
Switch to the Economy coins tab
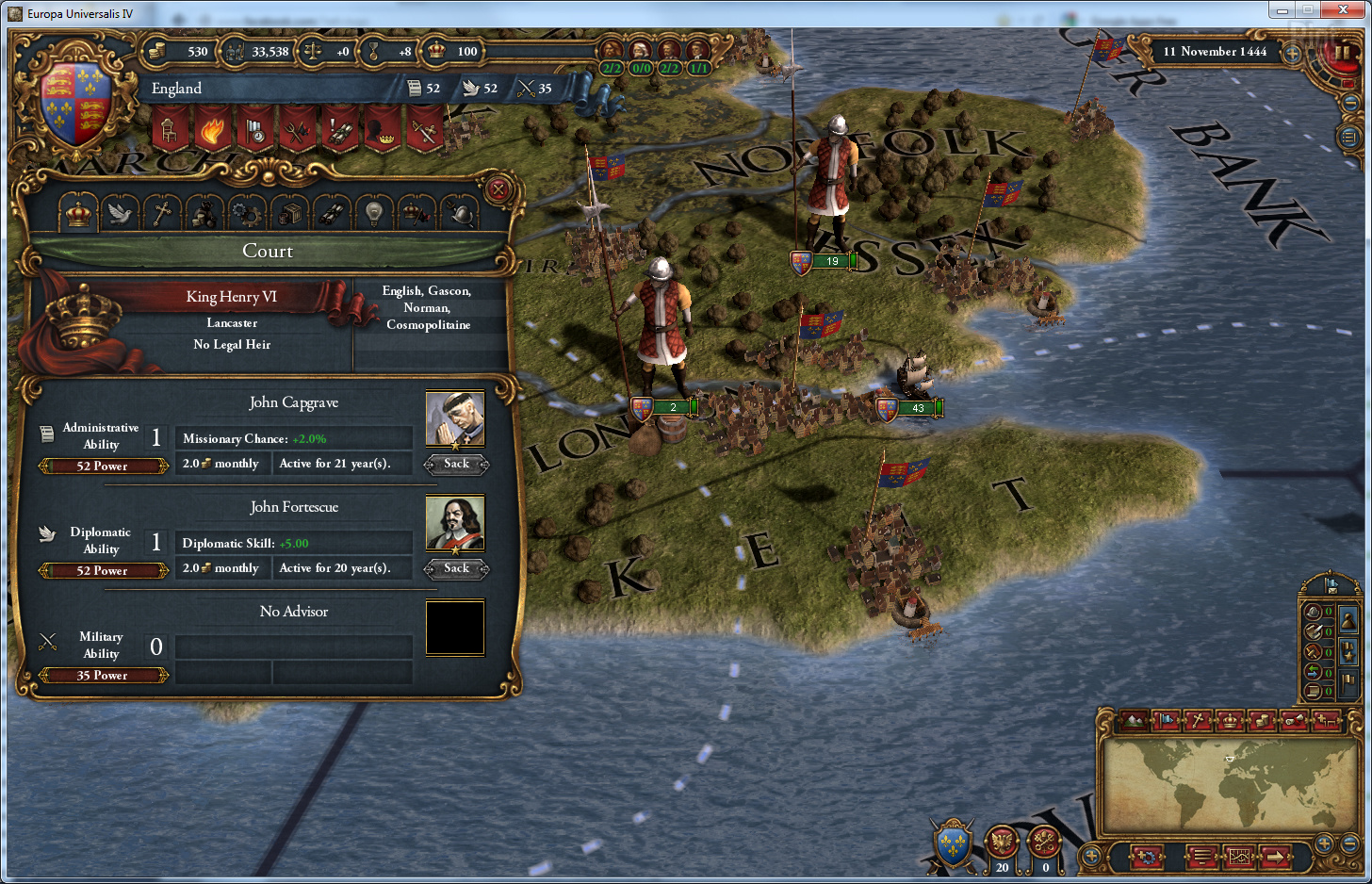204,215
